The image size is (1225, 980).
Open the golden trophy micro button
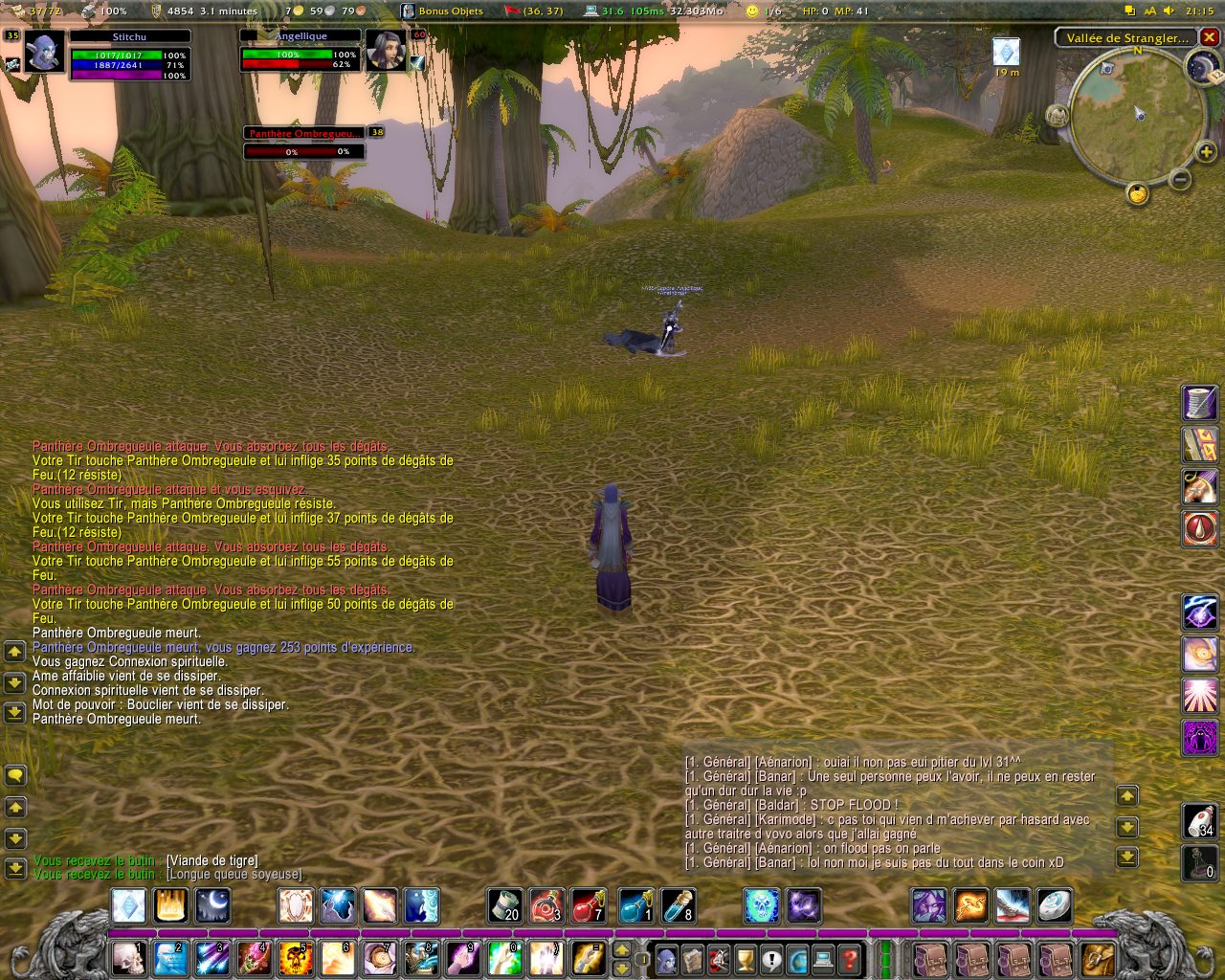[x=746, y=958]
